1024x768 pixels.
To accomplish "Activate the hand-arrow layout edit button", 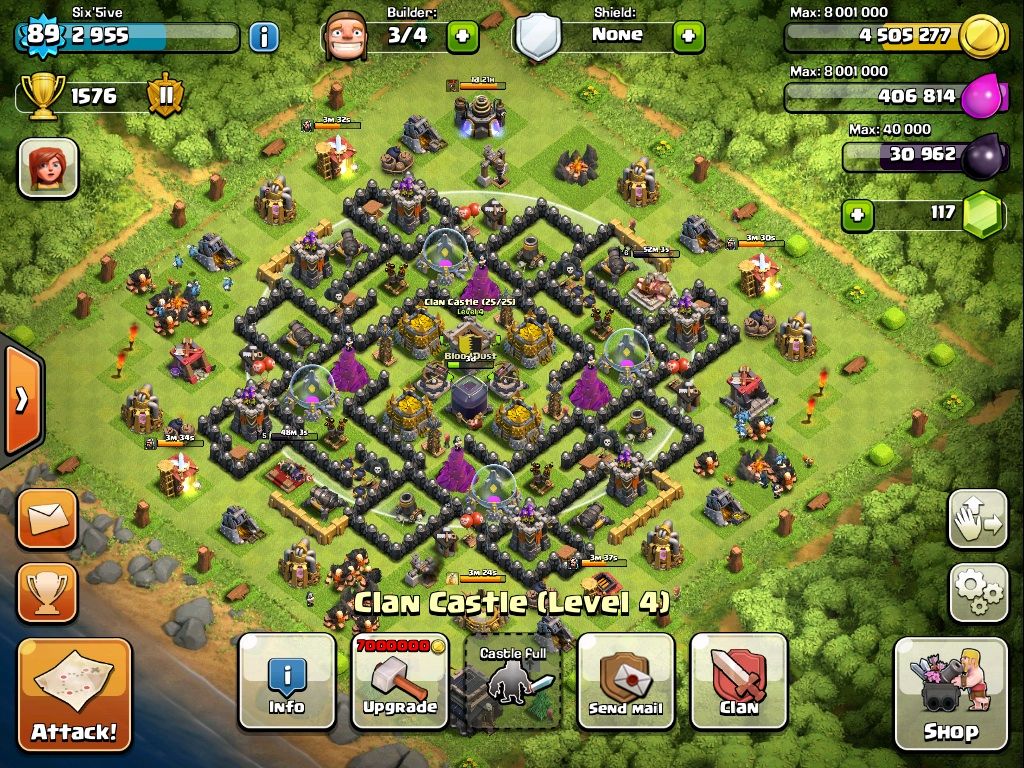I will pos(977,518).
